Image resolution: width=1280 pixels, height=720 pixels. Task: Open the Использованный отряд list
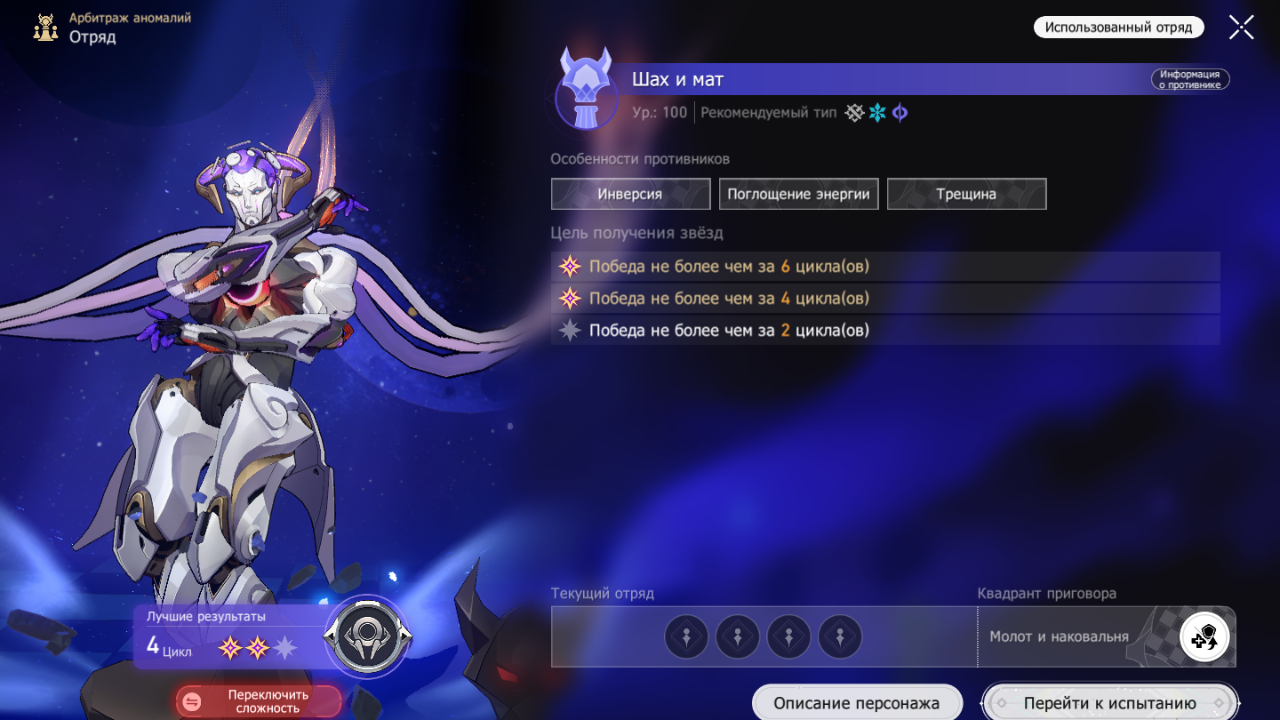(1118, 27)
